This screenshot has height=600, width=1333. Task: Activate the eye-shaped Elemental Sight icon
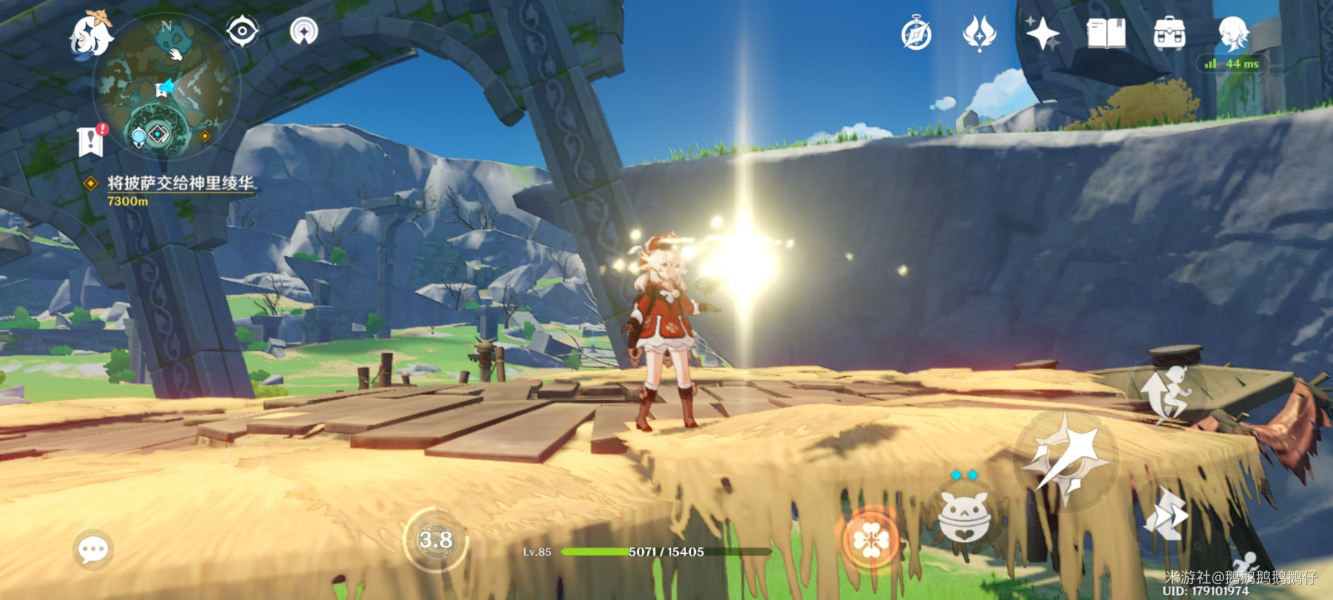(242, 31)
